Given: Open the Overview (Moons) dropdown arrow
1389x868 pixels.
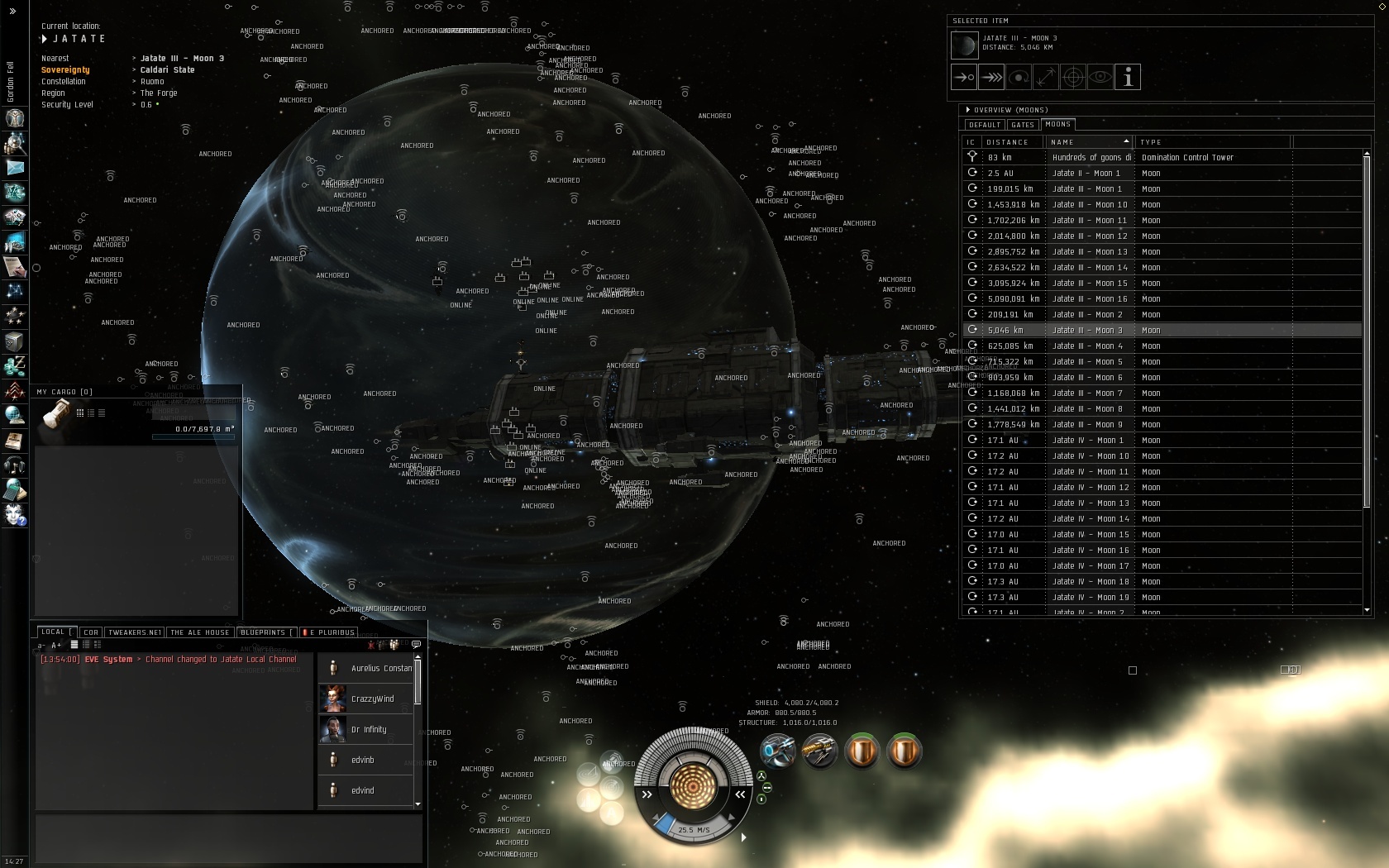Looking at the screenshot, I should (x=968, y=110).
